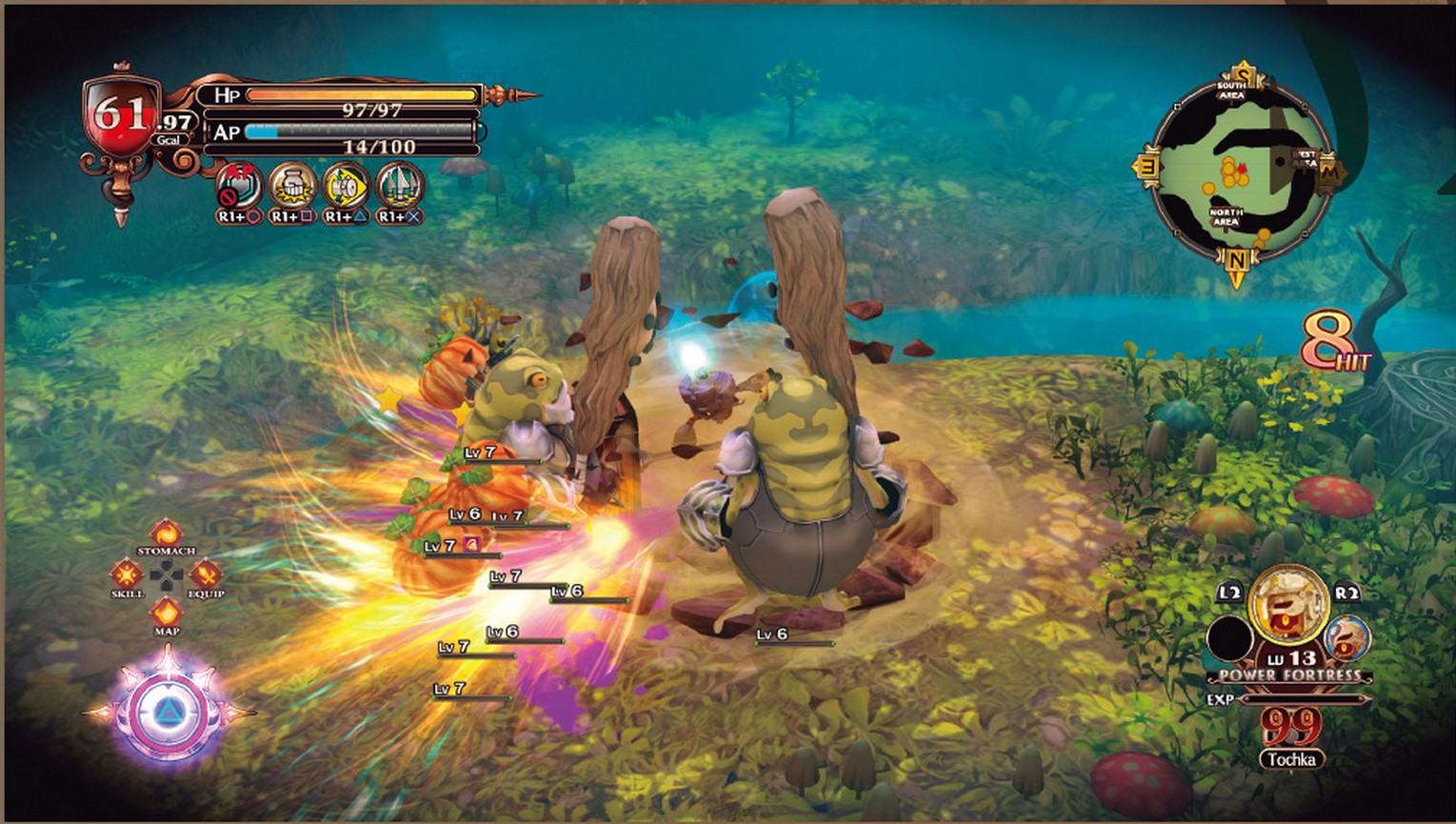Viewport: 1456px width, 824px height.
Task: Activate the AP-blocked shield skill icon
Action: pos(238,185)
